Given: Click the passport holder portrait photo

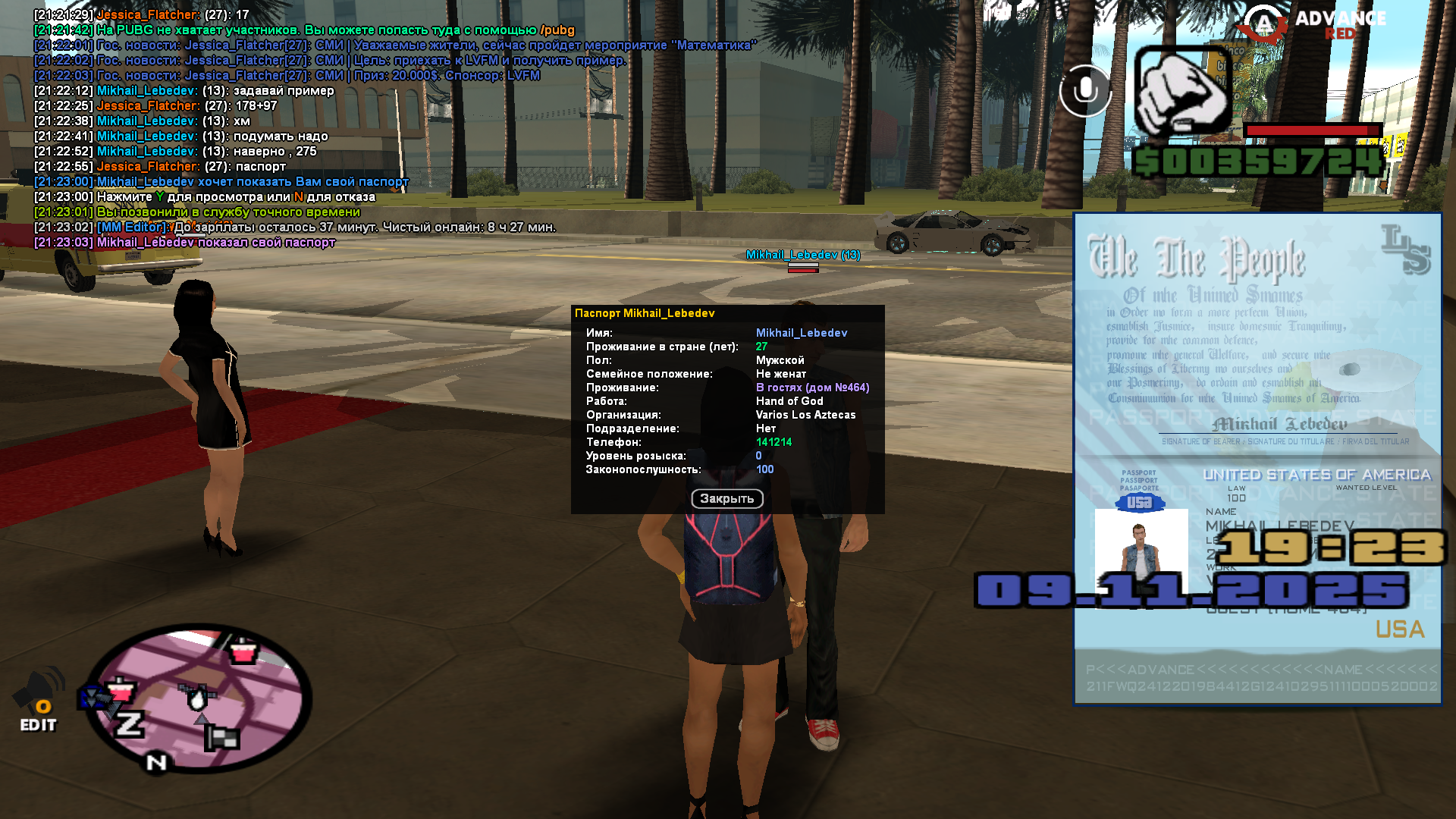Looking at the screenshot, I should click(x=1141, y=546).
